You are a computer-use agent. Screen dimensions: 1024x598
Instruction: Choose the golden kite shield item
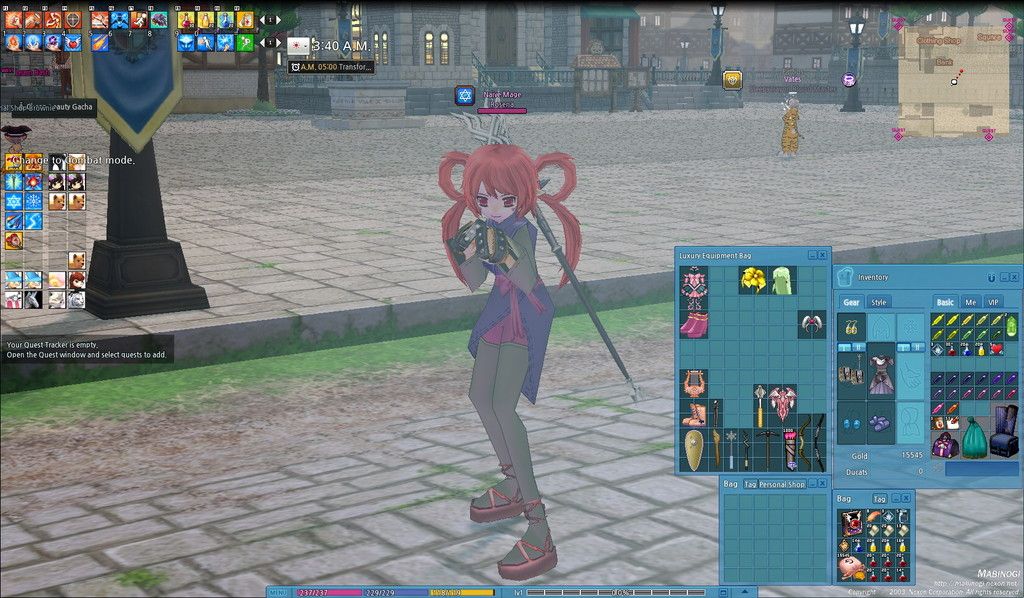point(693,449)
